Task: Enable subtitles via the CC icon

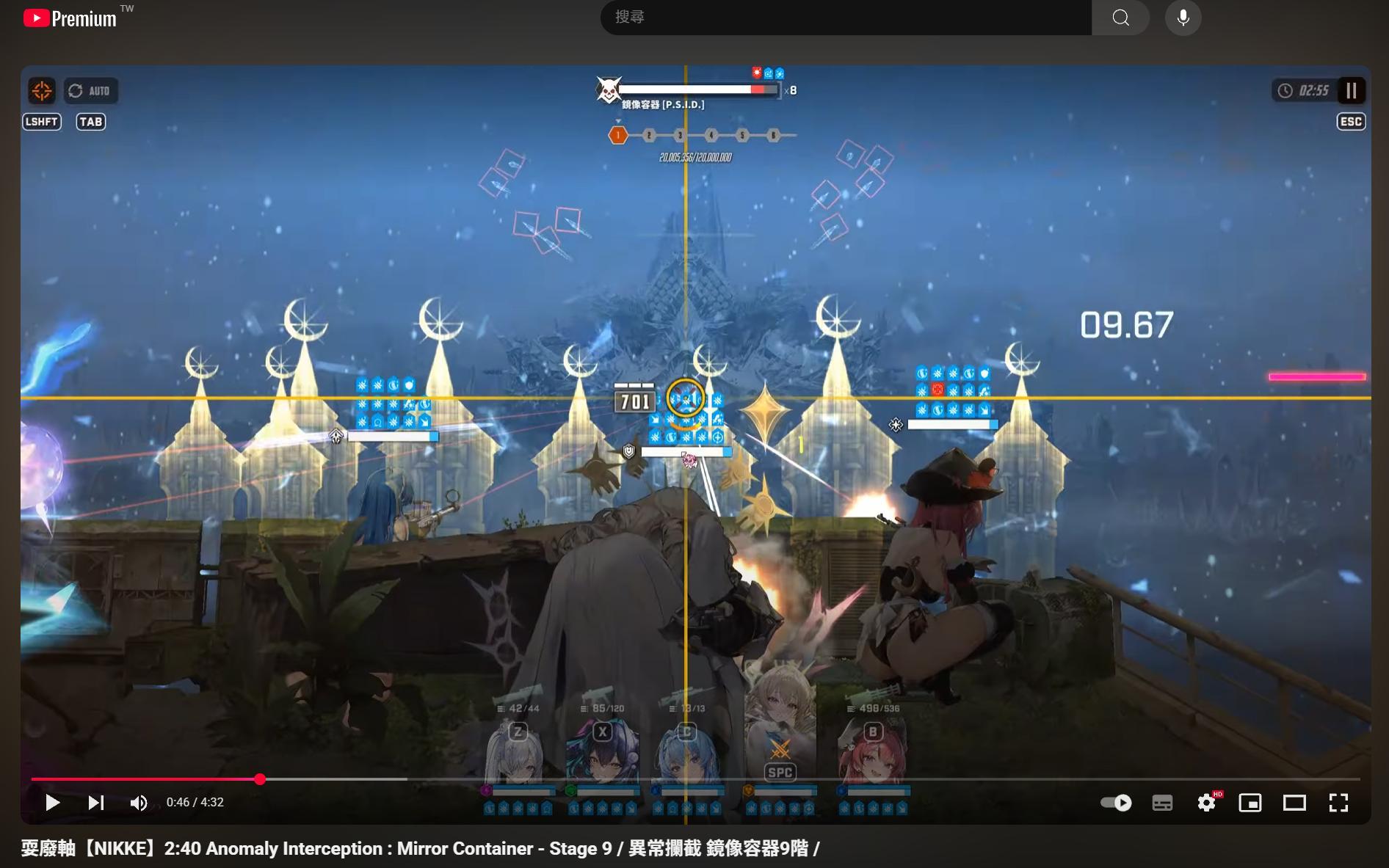Action: (1162, 803)
